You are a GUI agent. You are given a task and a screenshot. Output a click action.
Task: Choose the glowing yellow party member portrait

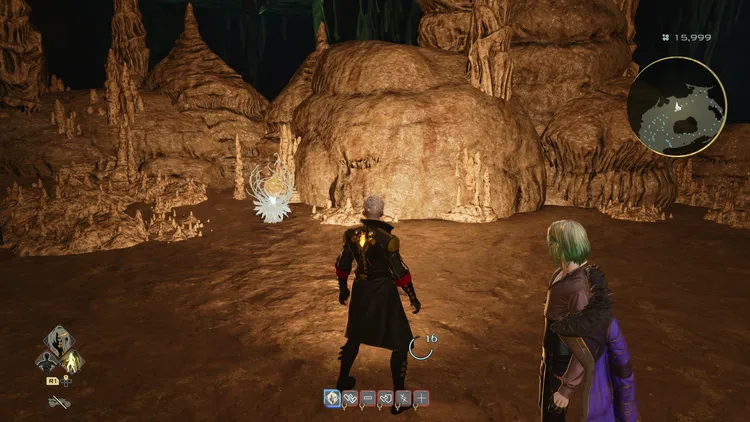pyautogui.click(x=72, y=361)
